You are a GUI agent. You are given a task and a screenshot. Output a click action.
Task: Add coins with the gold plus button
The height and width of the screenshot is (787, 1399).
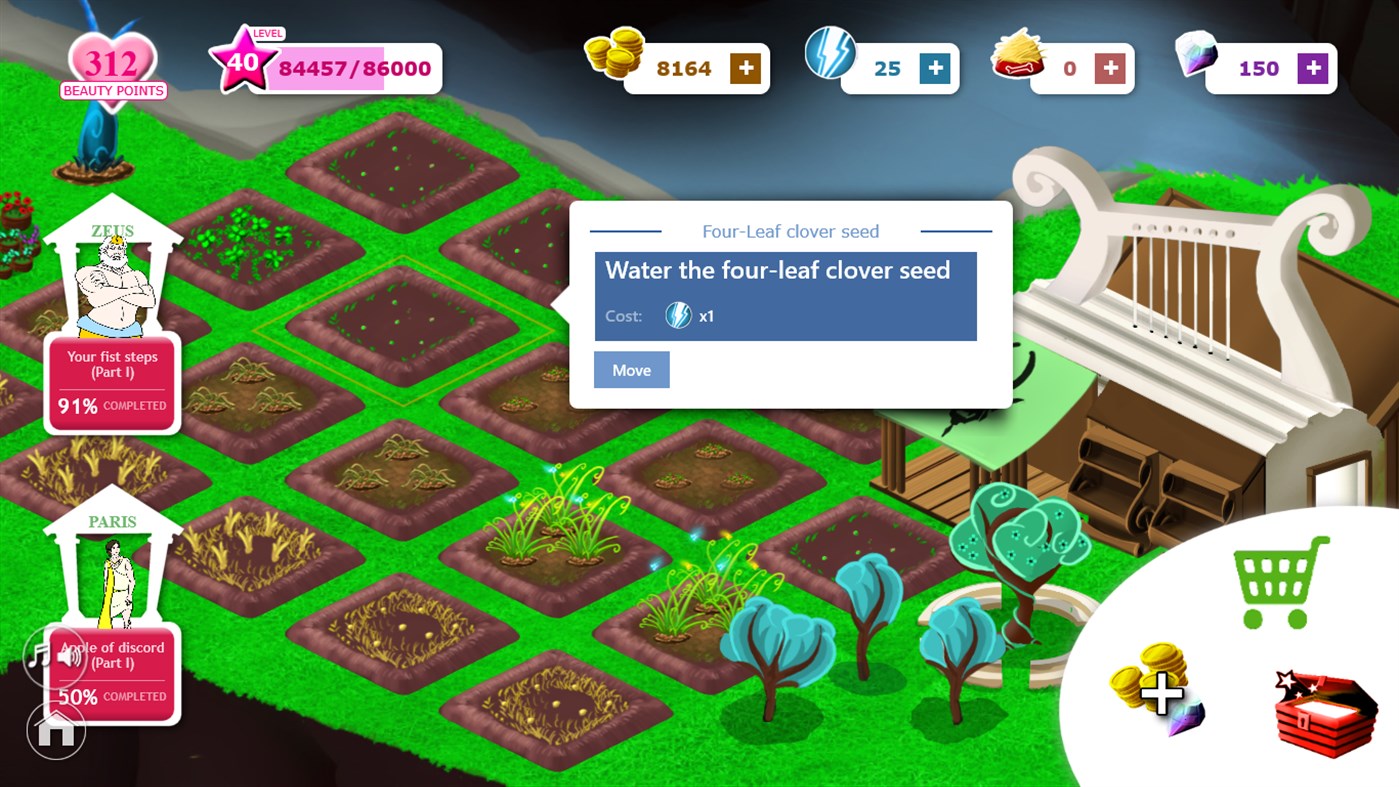745,68
